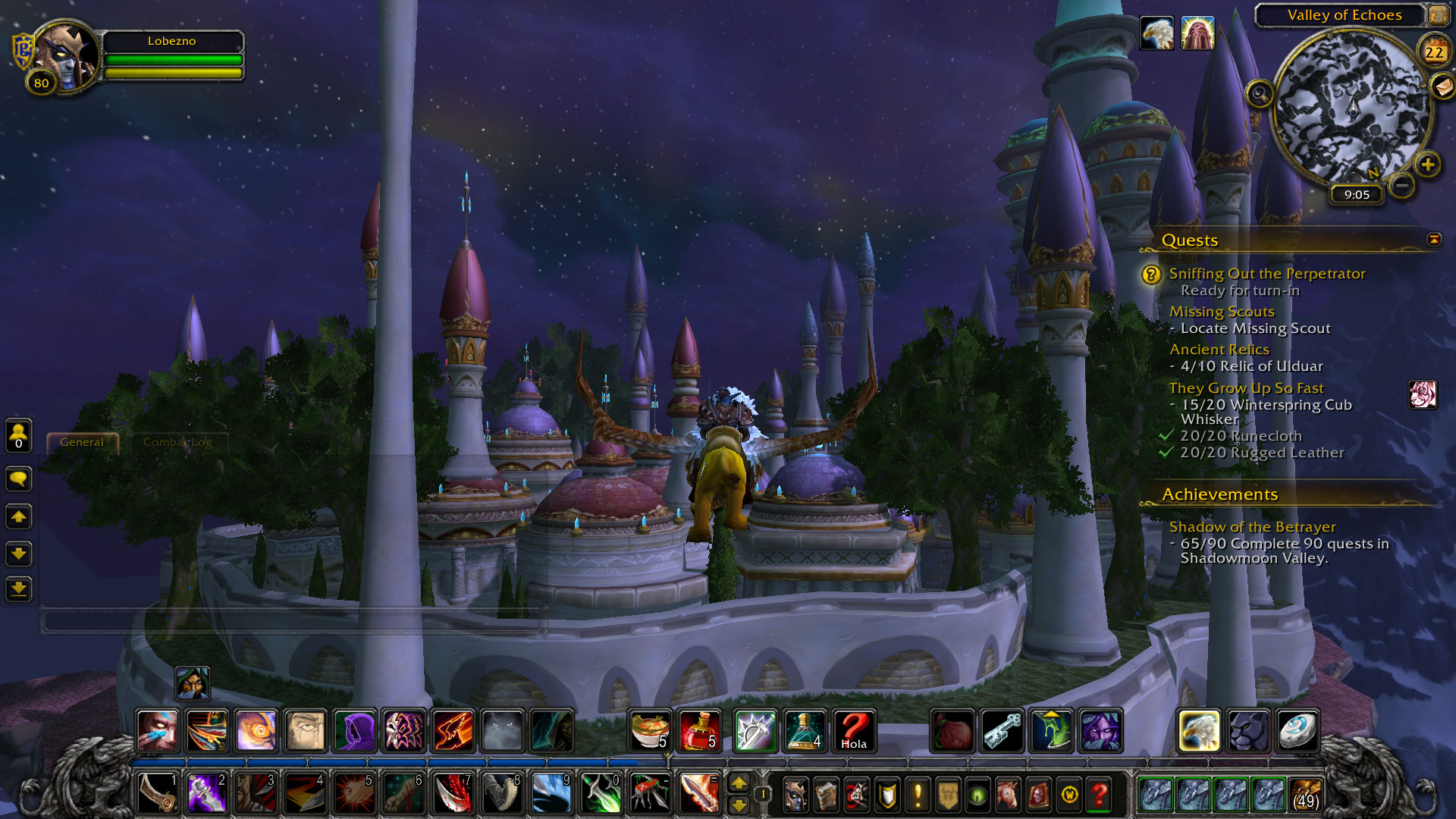The width and height of the screenshot is (1456, 819).
Task: Open the main backpack showing 49 slots
Action: coord(1305,794)
